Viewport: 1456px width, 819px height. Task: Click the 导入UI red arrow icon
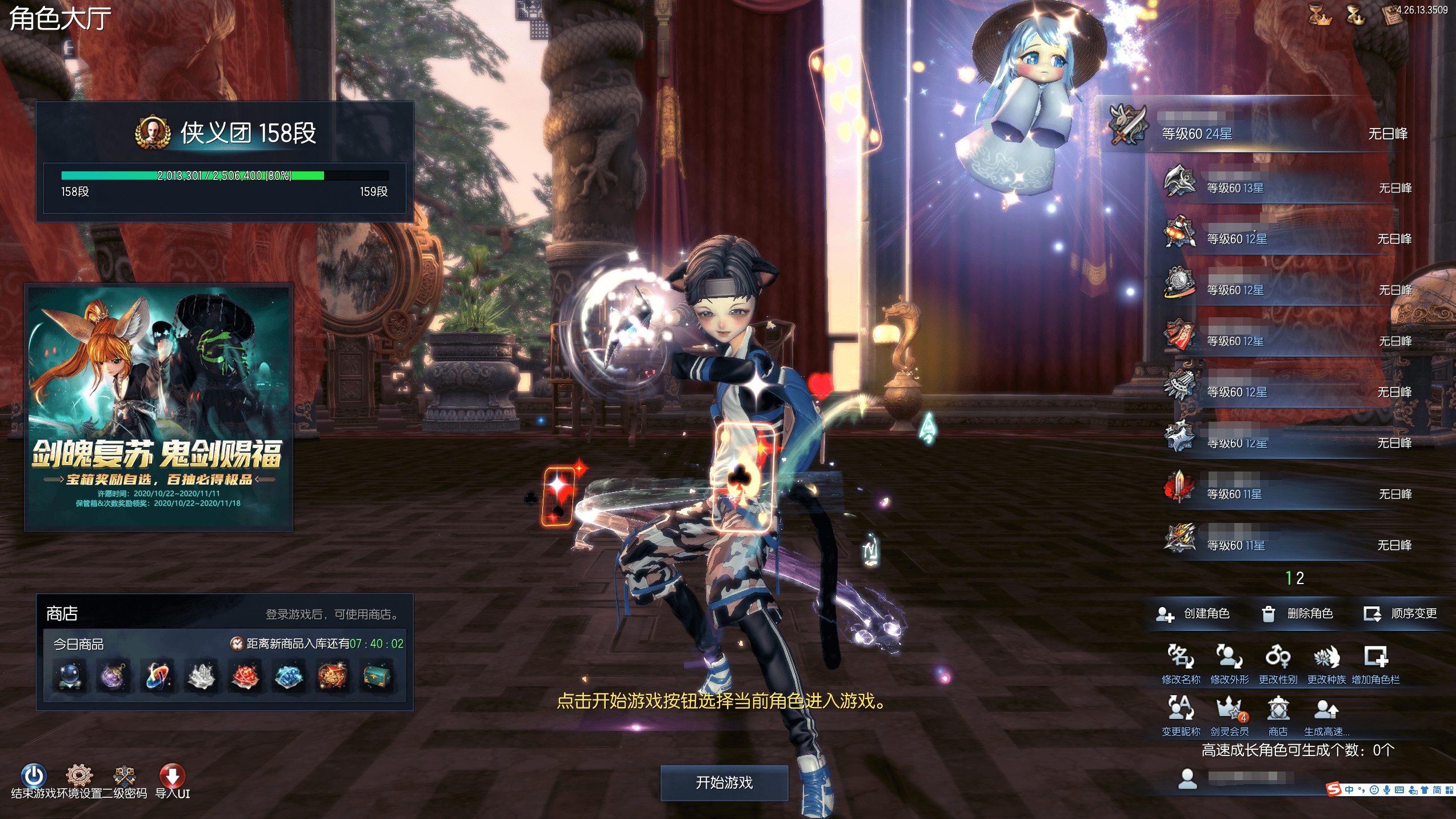(x=172, y=776)
